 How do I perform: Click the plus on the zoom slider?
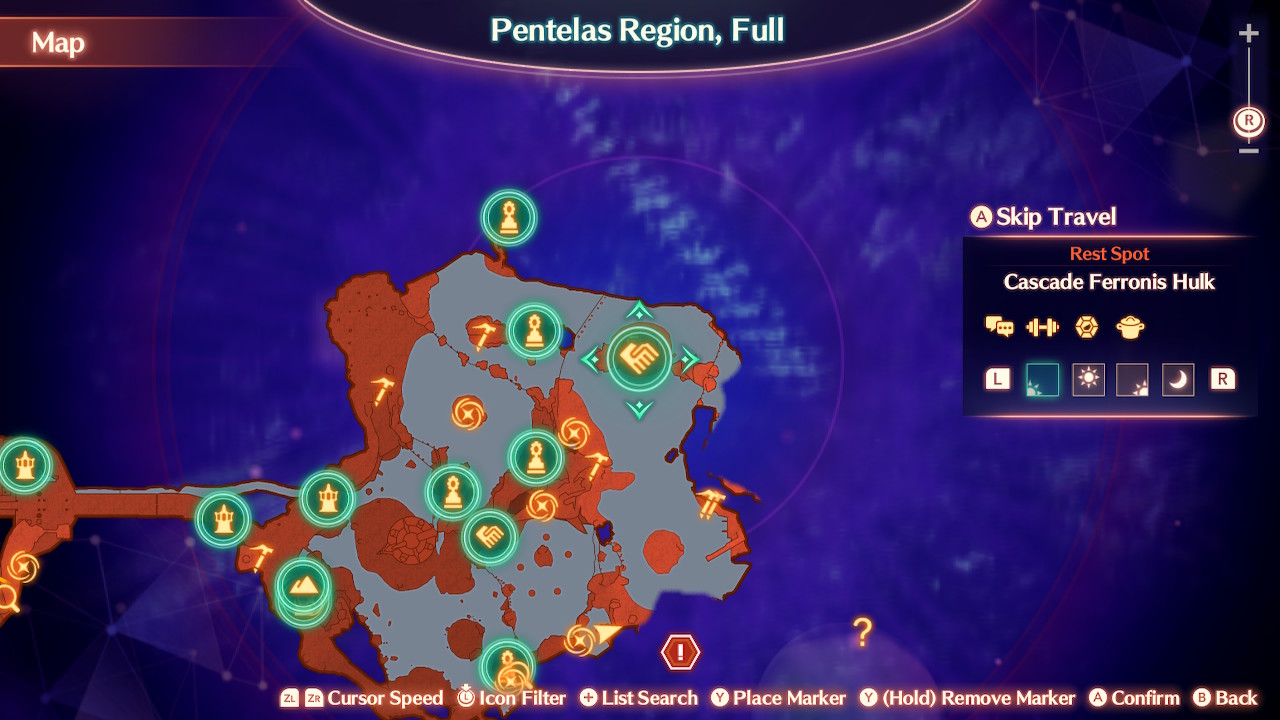1247,33
